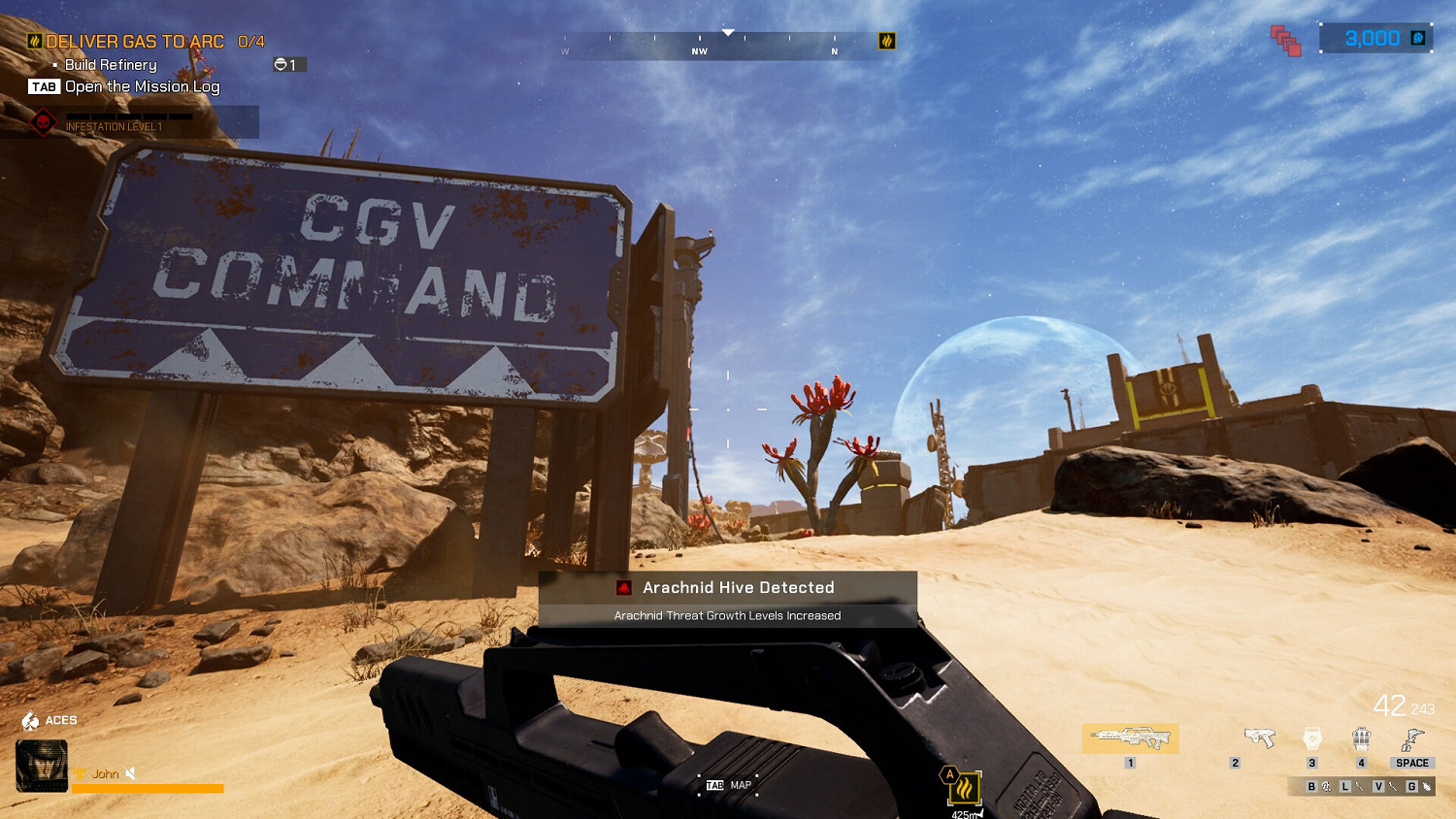
Task: Select the Build Refinery sub-objective
Action: 107,64
